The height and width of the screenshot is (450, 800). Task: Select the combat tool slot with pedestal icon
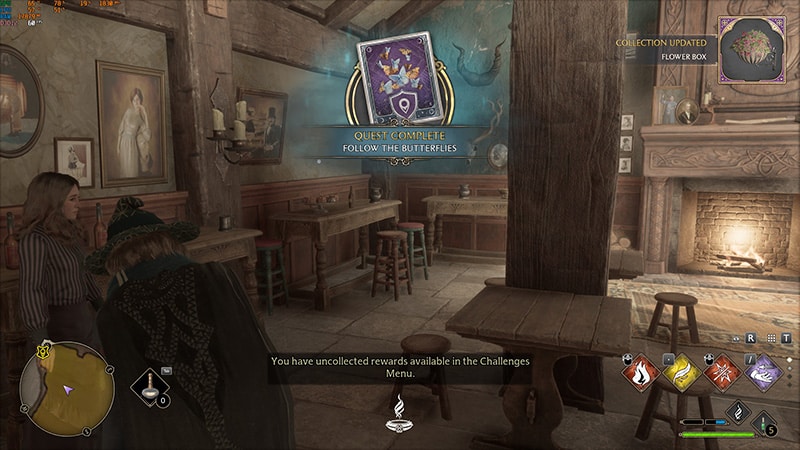(x=151, y=386)
